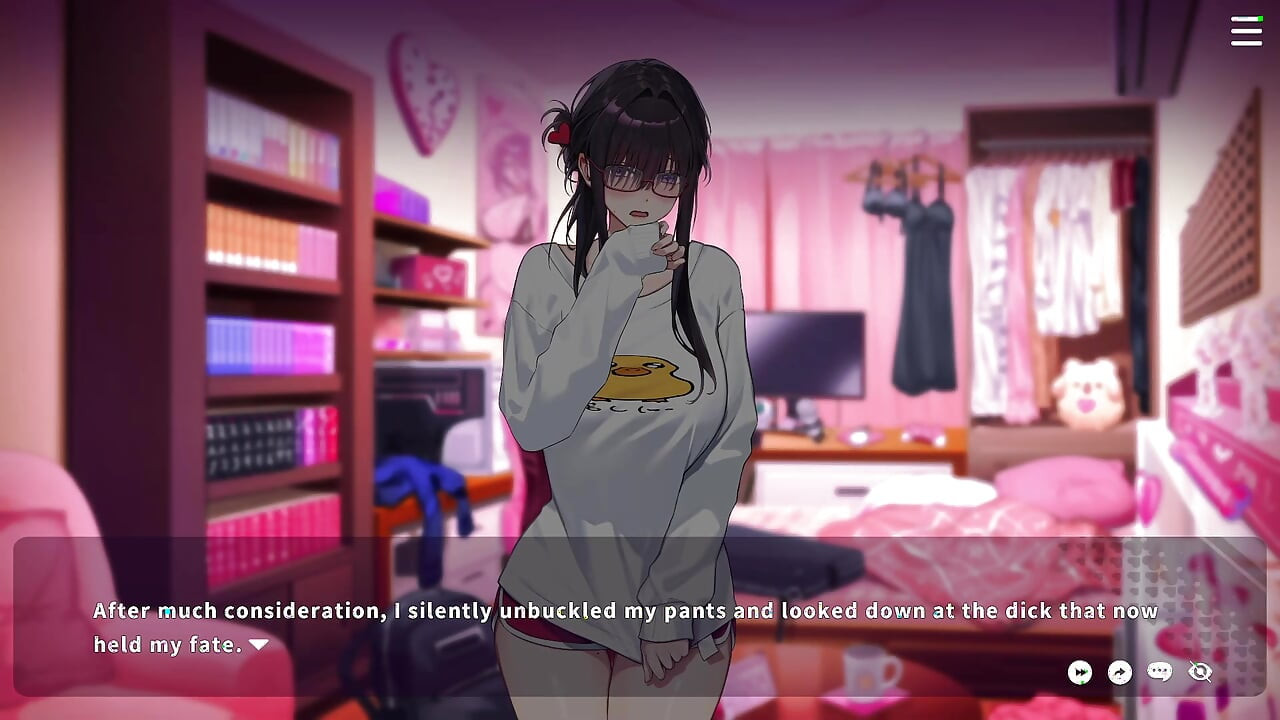Activate the fast-forward dialogue button
This screenshot has width=1280, height=720.
tap(1080, 672)
